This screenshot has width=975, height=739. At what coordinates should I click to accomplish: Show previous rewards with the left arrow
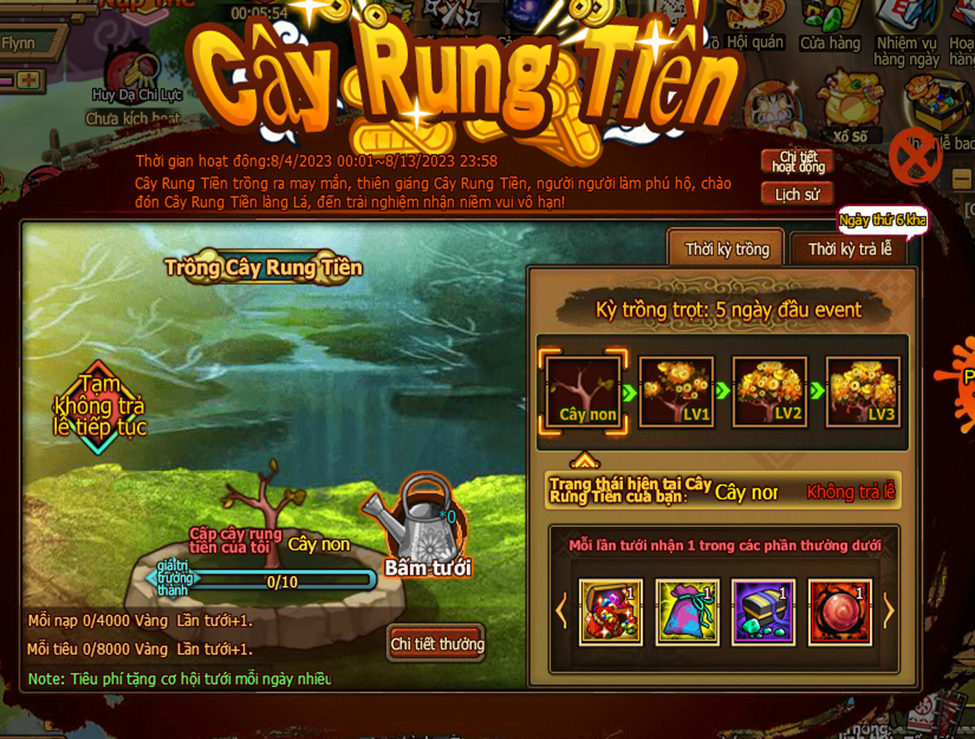[x=561, y=610]
